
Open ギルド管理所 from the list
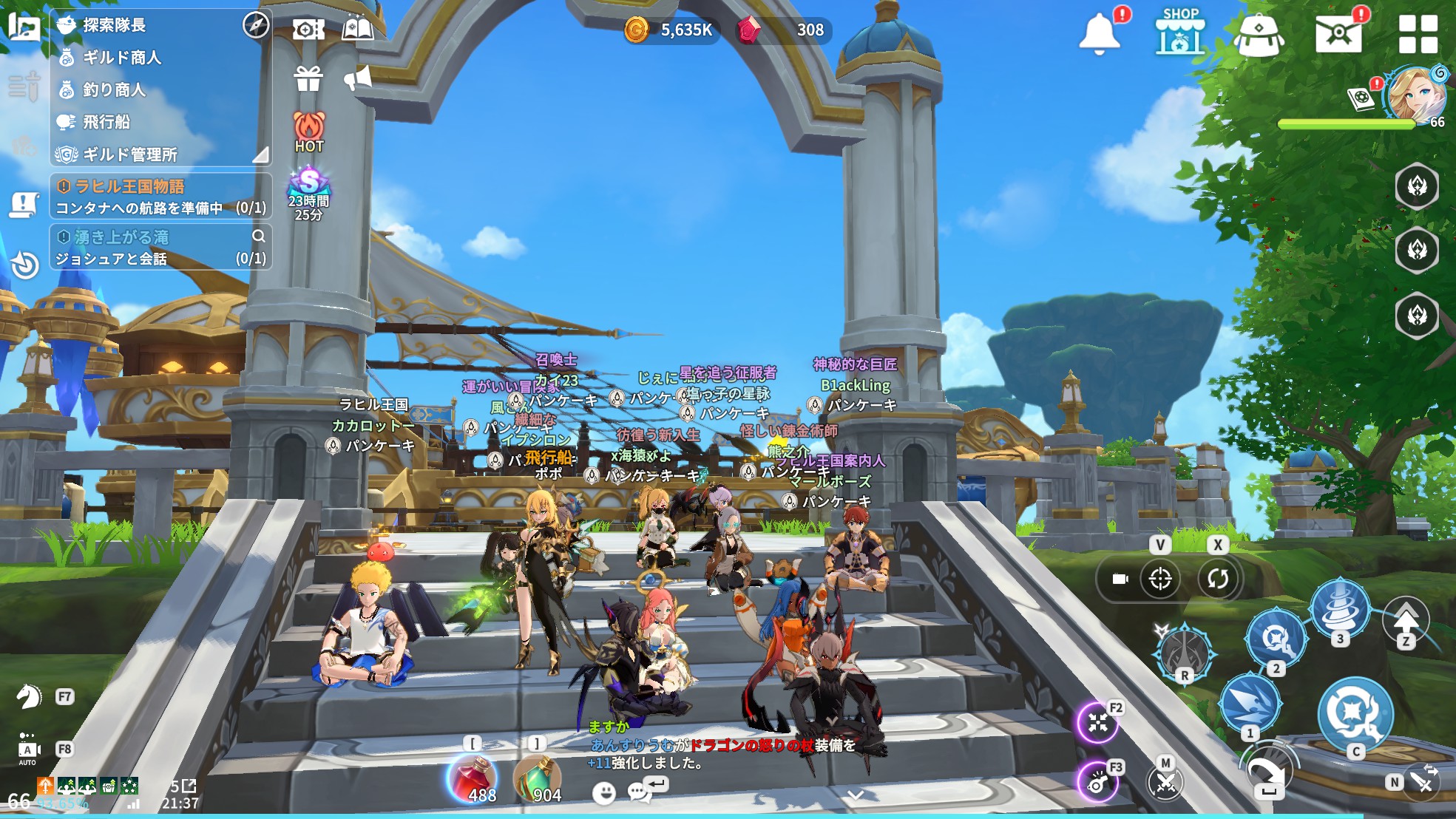pyautogui.click(x=130, y=154)
